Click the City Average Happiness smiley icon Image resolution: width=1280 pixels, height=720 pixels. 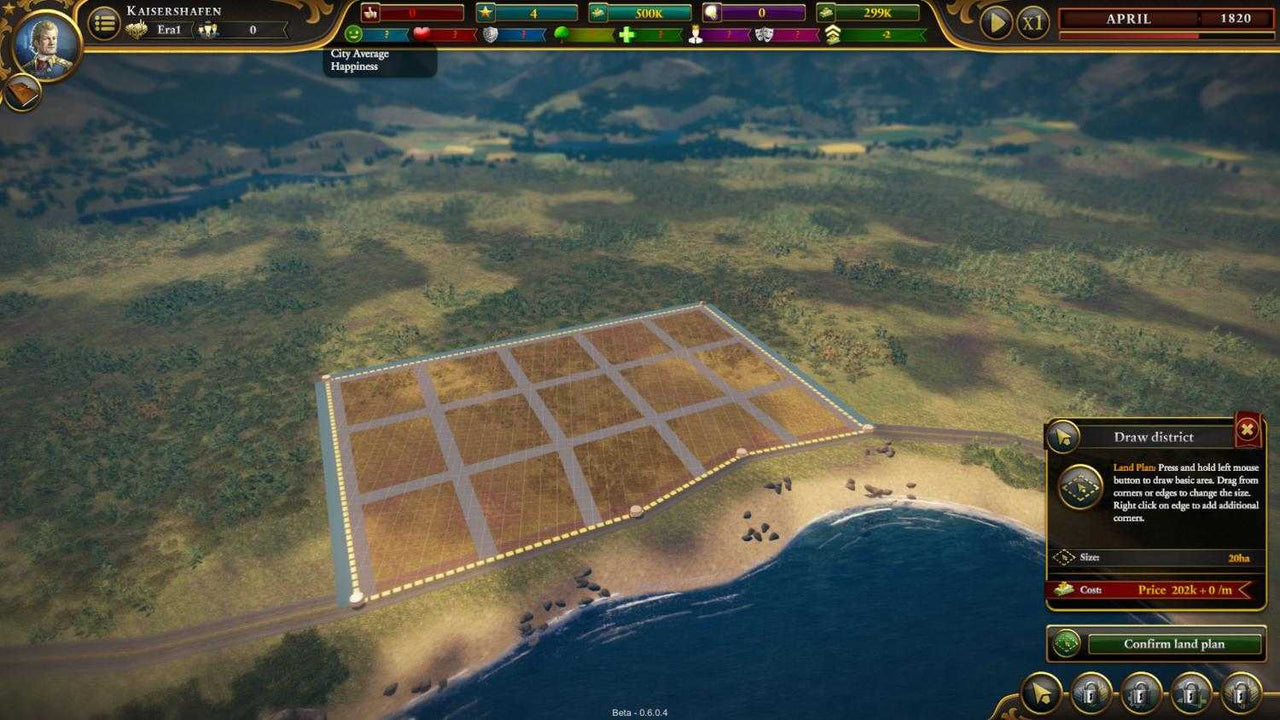point(355,35)
